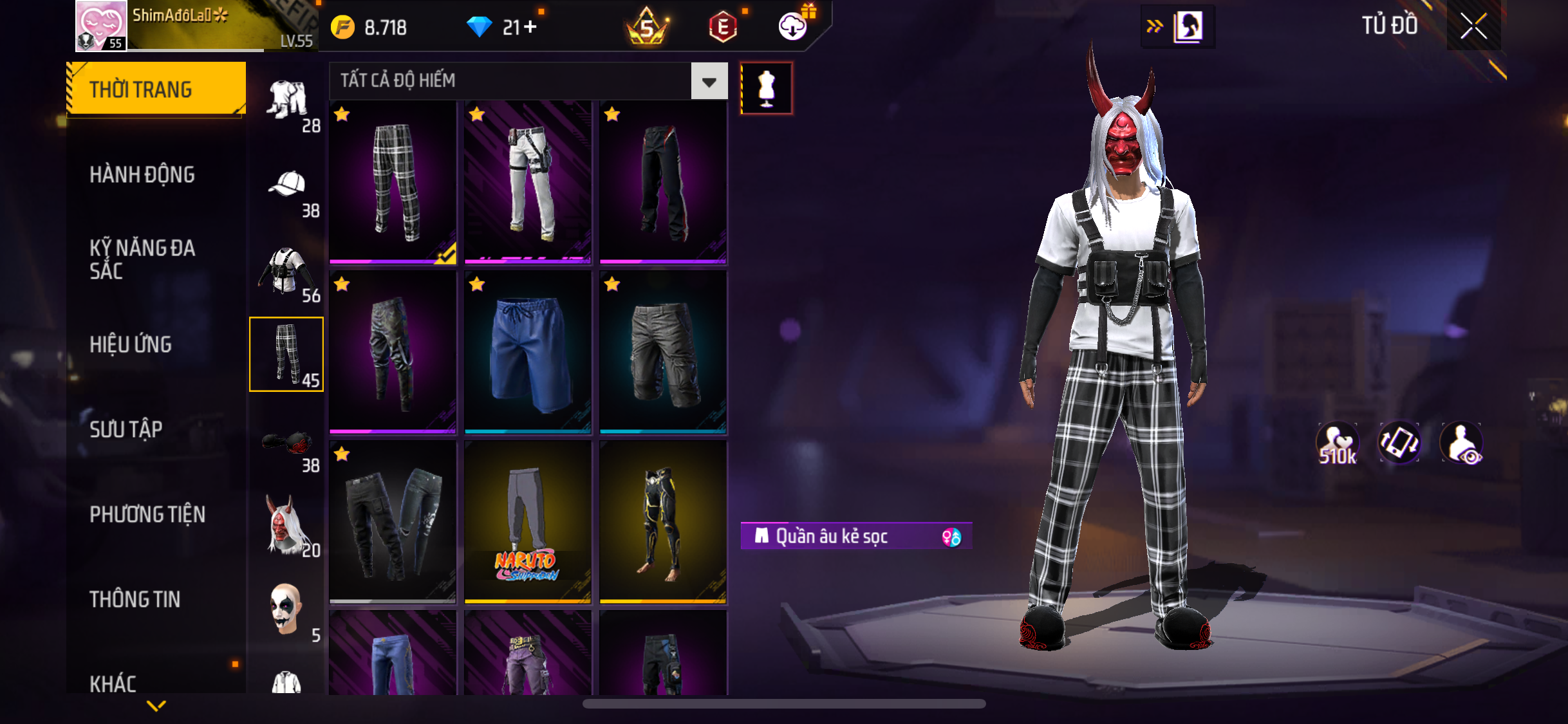
Task: Open the Kỹ Năng Đa Sắc tab
Action: tap(142, 259)
